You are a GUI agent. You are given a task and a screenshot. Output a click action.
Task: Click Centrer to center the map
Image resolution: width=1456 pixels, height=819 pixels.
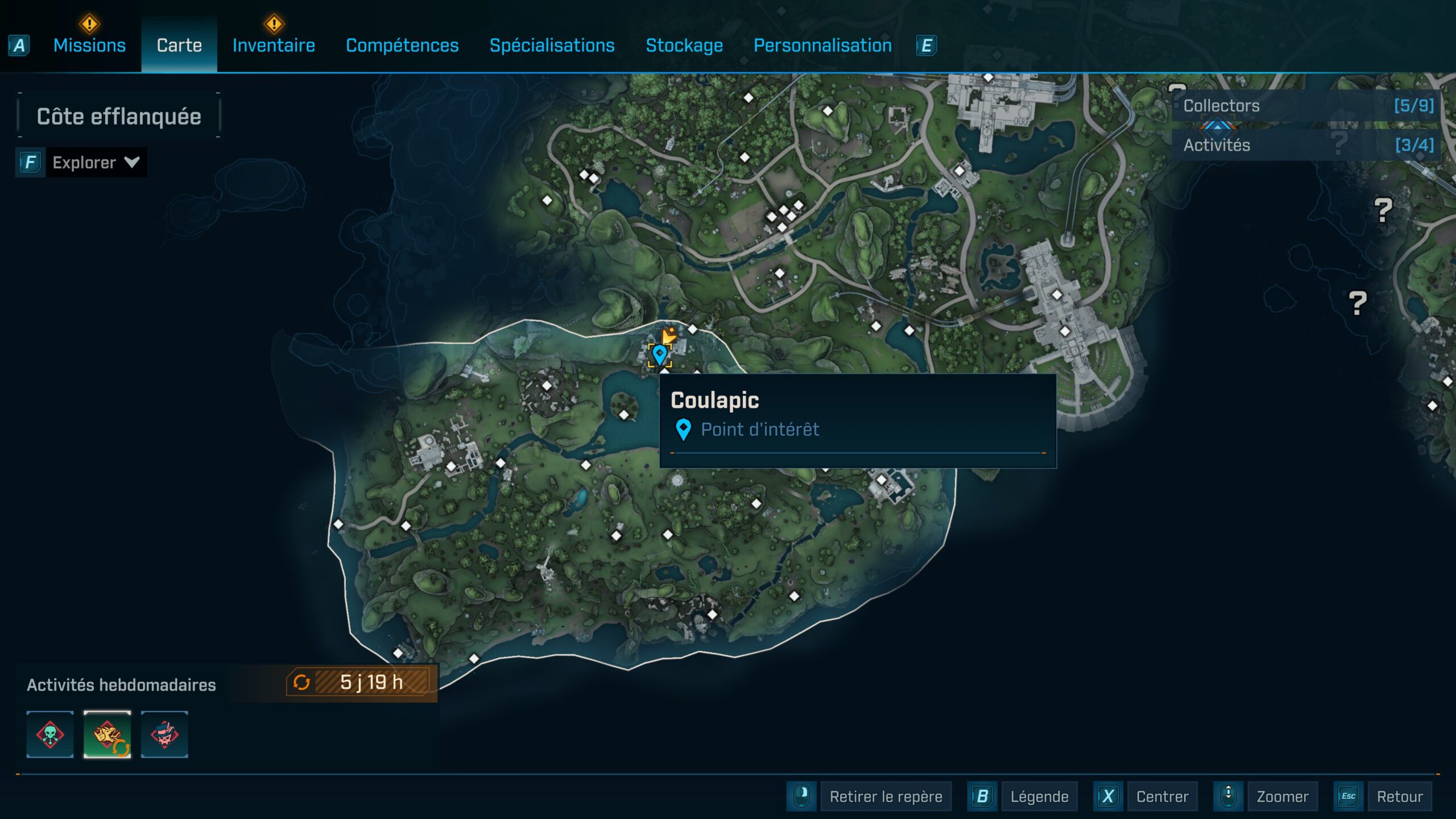point(1162,796)
